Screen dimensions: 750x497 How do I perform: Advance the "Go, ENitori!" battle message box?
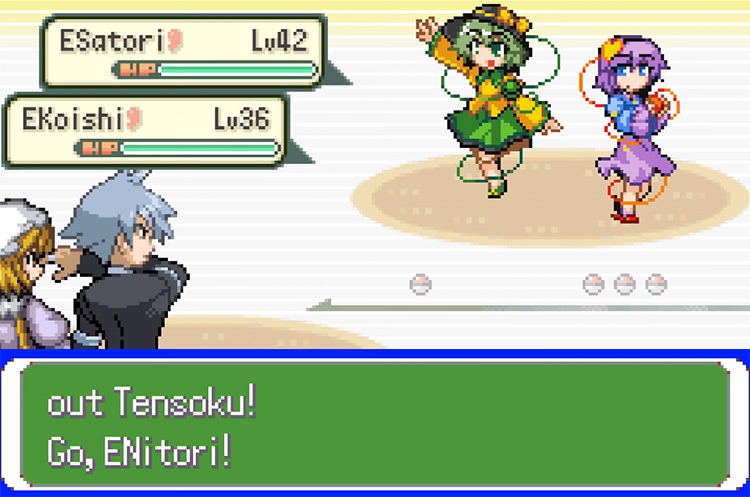point(374,425)
